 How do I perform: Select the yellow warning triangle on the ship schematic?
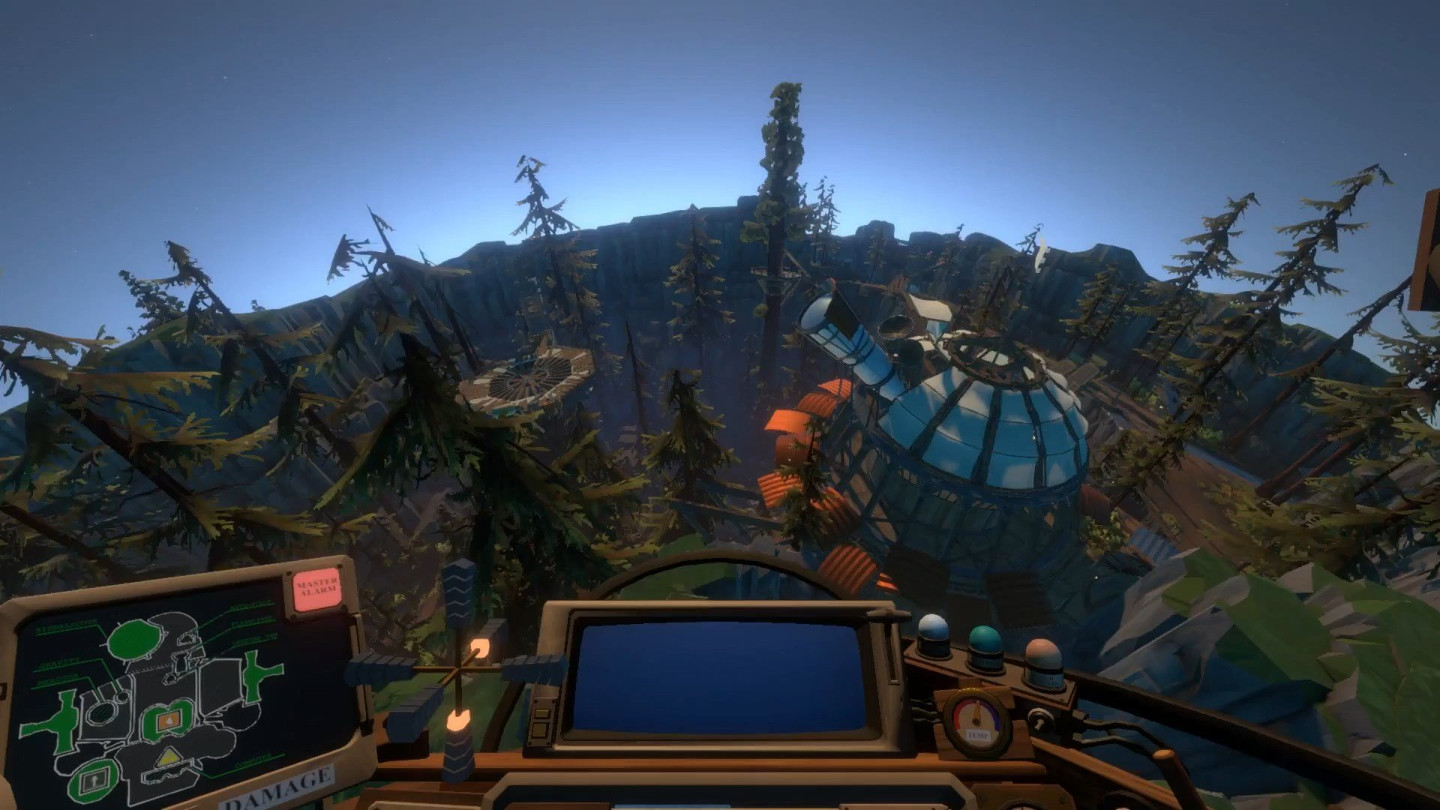(167, 756)
